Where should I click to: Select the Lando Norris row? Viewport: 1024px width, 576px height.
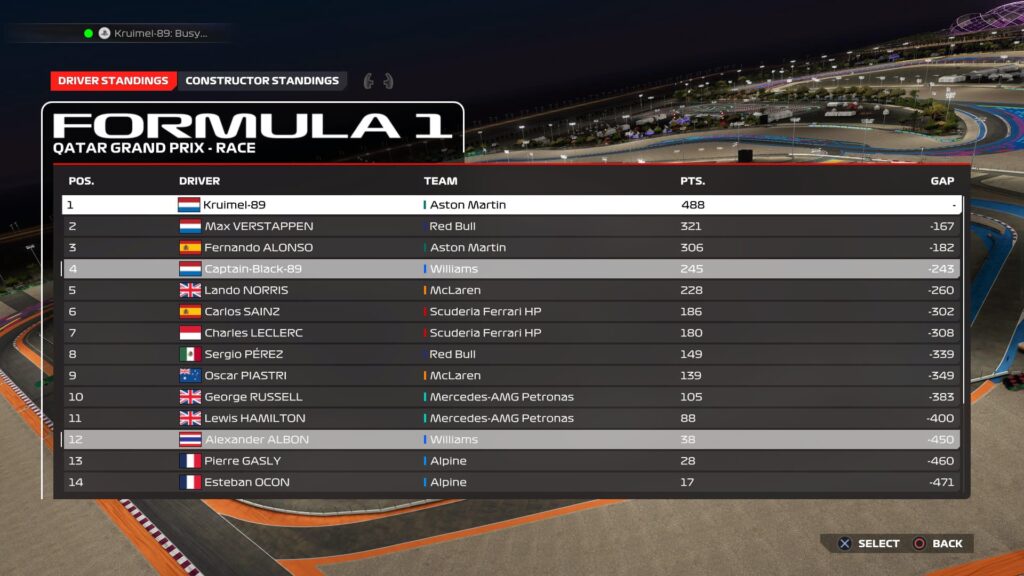coord(511,290)
